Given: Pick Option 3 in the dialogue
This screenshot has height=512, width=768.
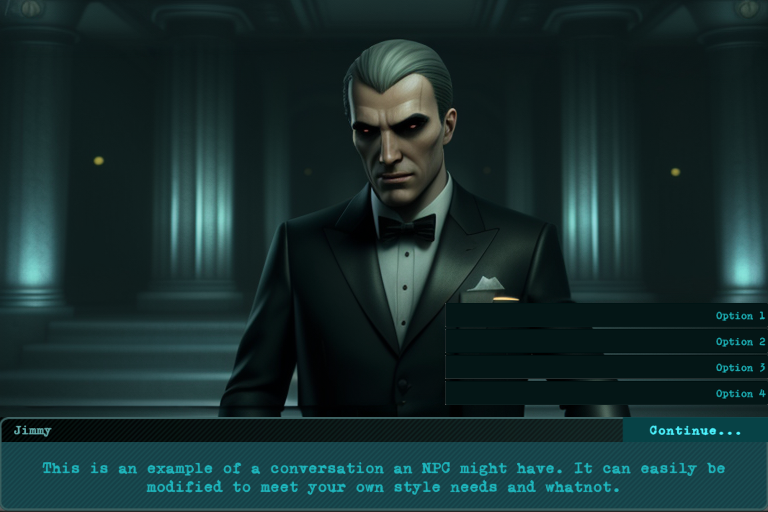Looking at the screenshot, I should point(606,368).
